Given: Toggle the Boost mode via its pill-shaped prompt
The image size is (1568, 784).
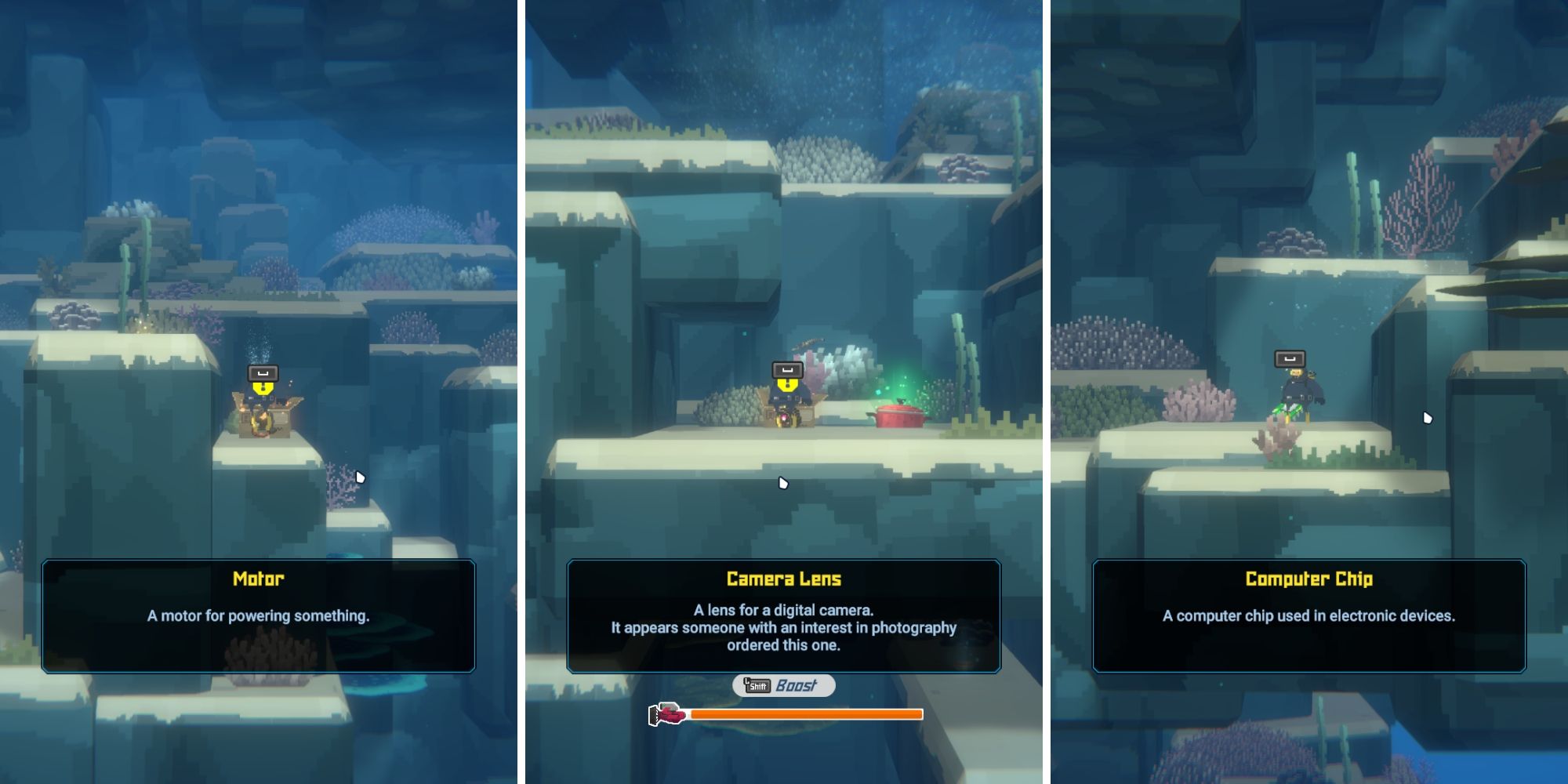Looking at the screenshot, I should [784, 685].
